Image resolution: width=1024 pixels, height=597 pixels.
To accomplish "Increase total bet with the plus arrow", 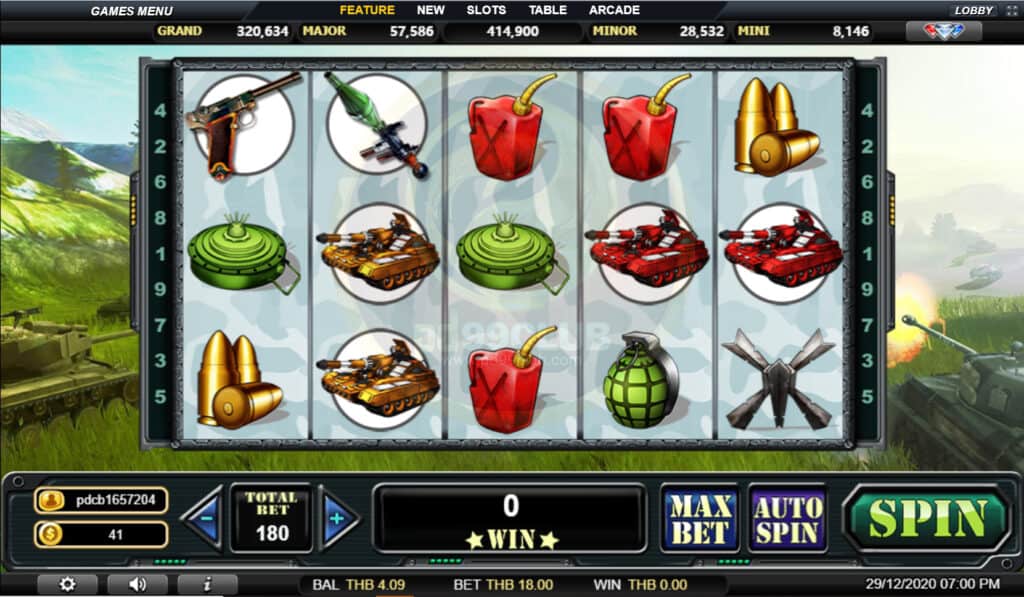I will click(338, 518).
